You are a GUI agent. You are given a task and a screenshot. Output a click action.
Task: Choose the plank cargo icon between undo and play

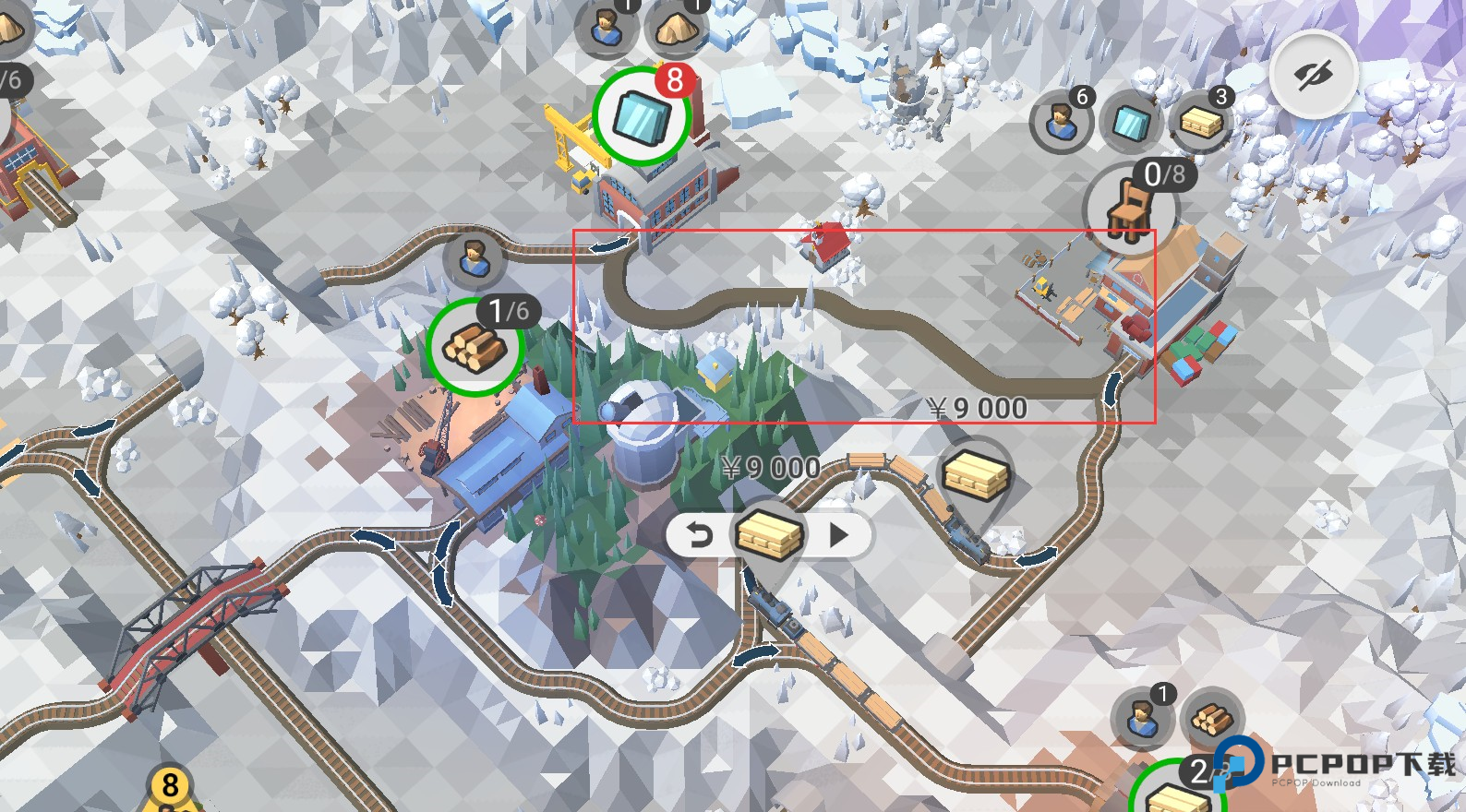(x=768, y=535)
